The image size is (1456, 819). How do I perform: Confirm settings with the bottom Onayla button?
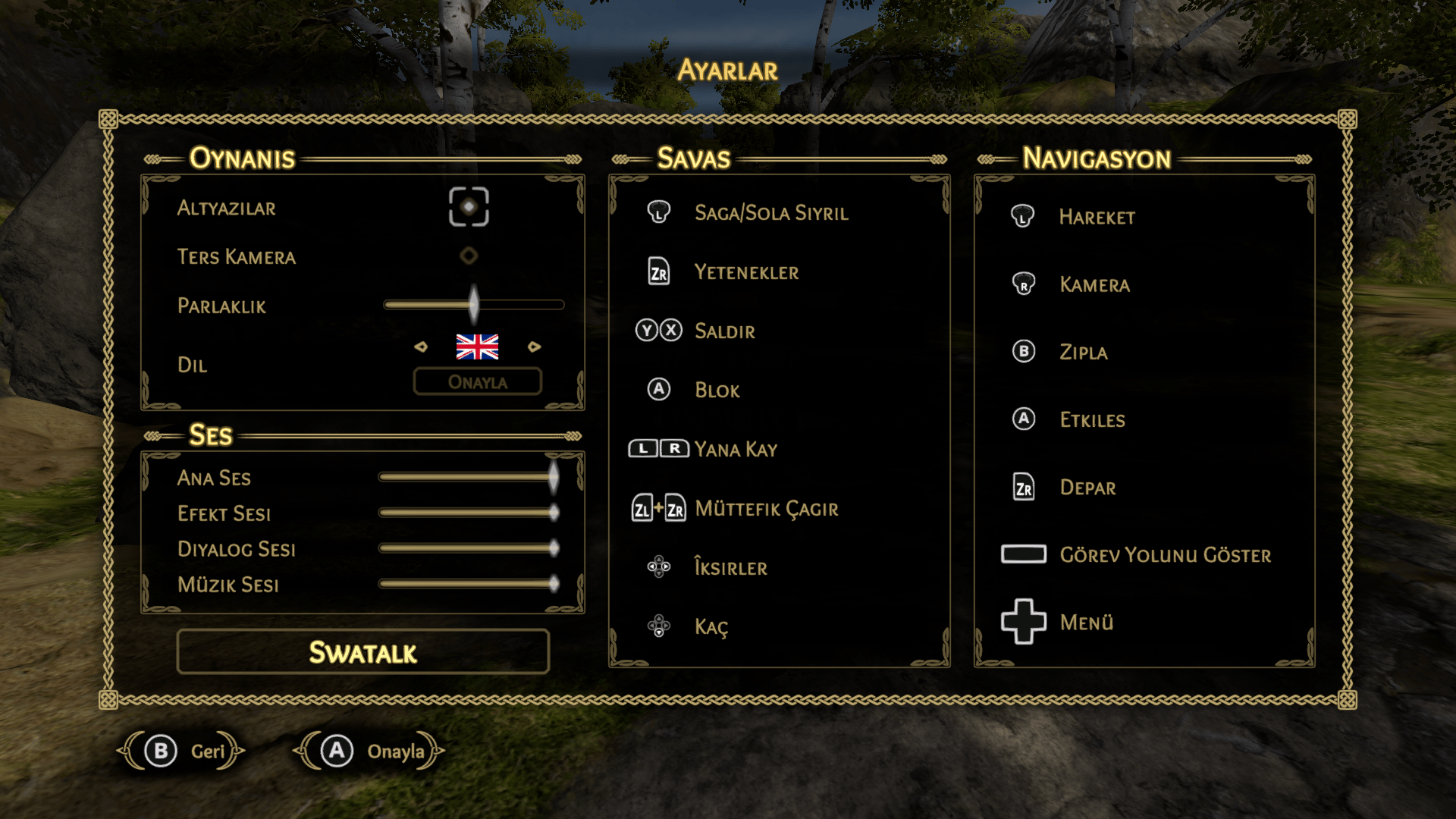tap(369, 751)
